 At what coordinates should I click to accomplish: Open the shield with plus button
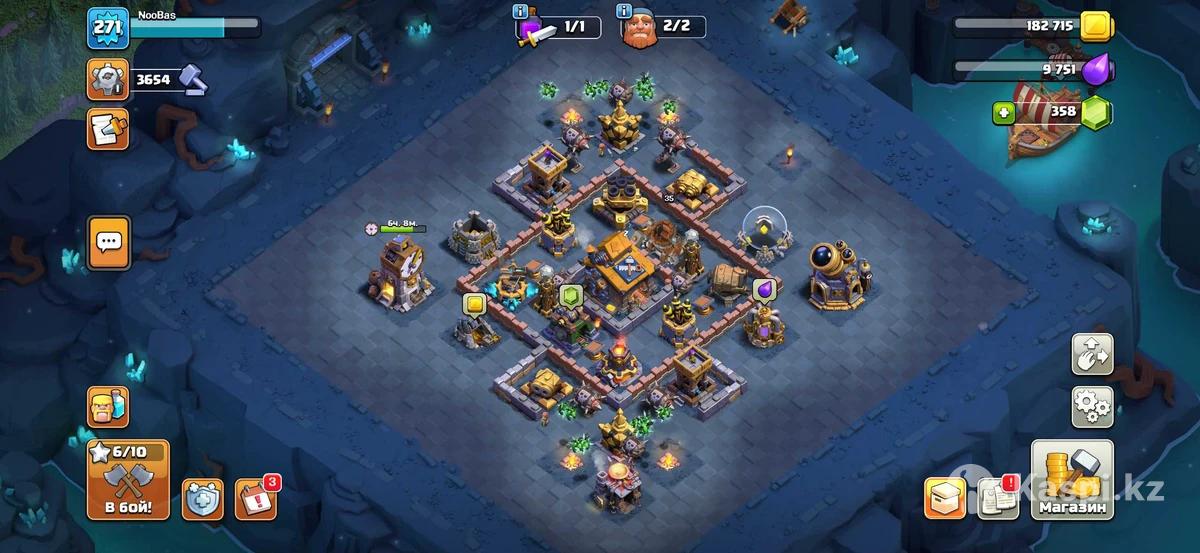coord(202,498)
